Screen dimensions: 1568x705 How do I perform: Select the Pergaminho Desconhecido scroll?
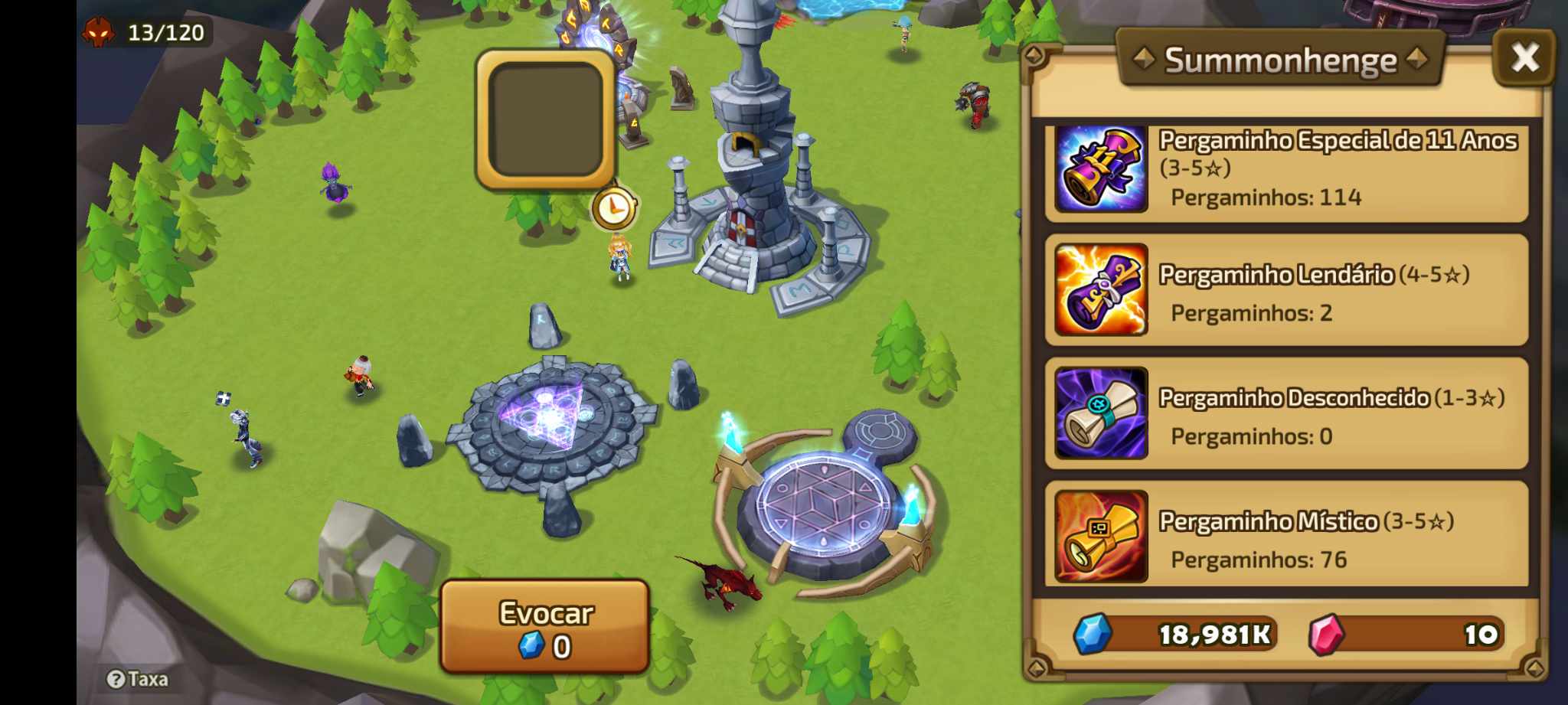(1286, 413)
